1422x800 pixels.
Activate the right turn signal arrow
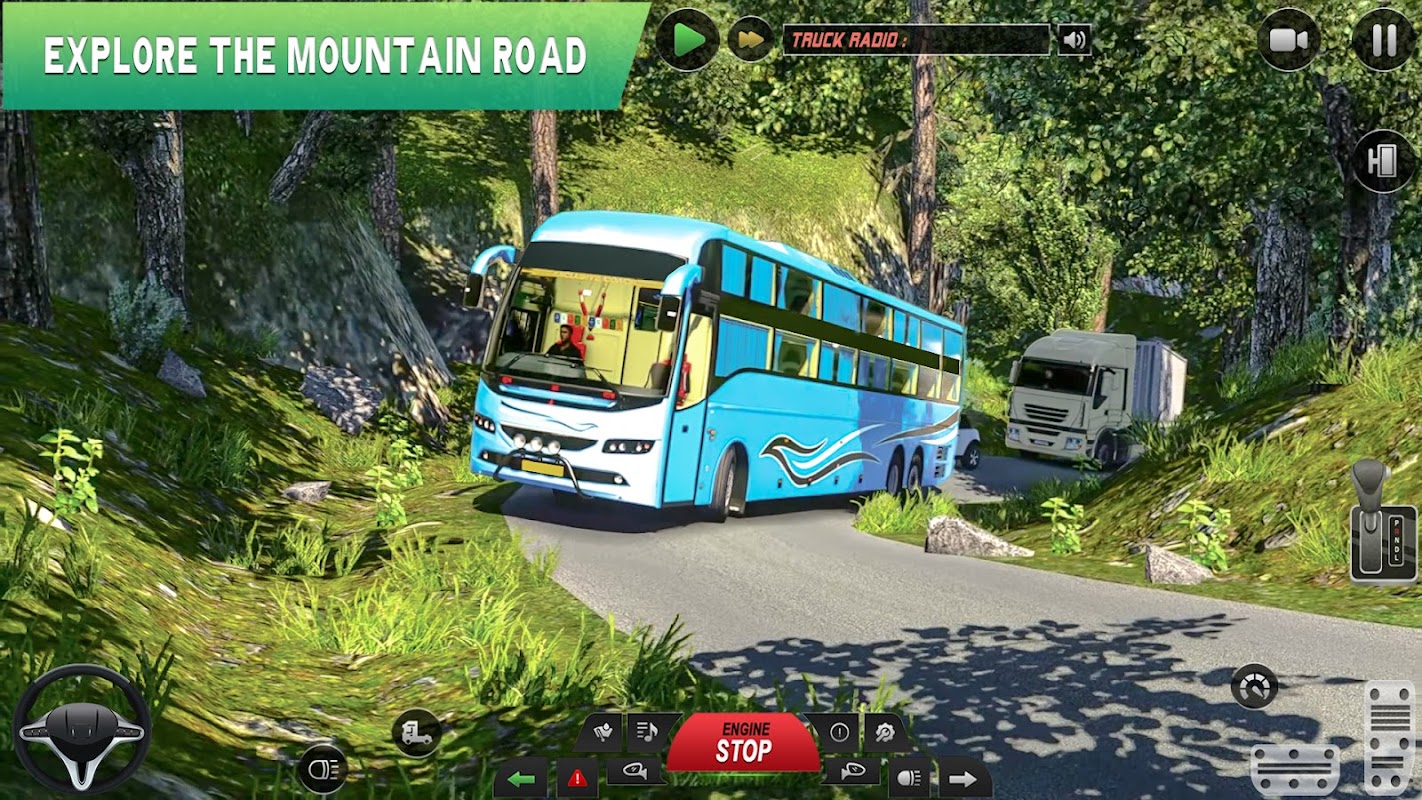pos(964,778)
